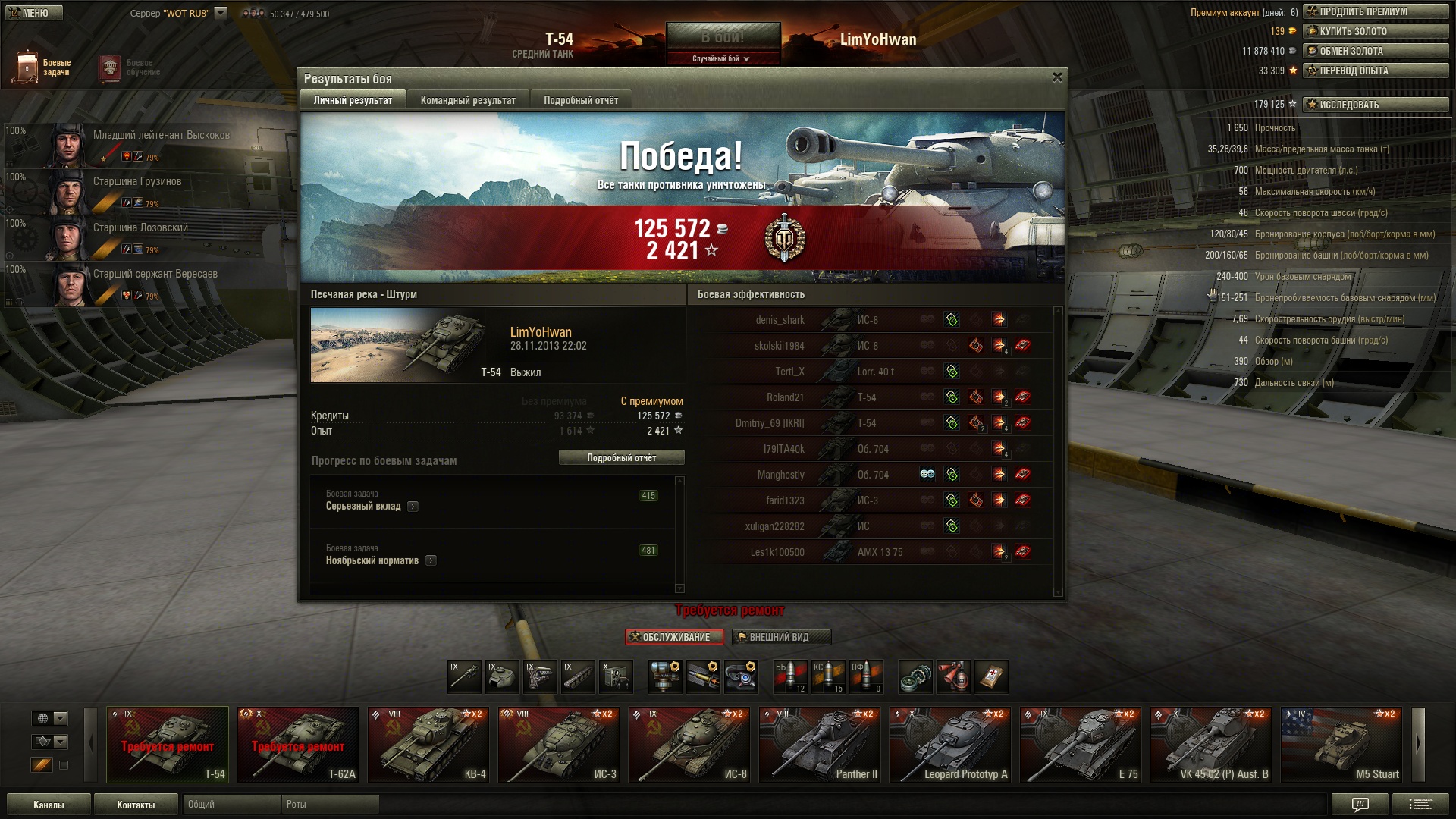Select the Личный результат tab
Screen dimensions: 1456x819
coord(353,100)
